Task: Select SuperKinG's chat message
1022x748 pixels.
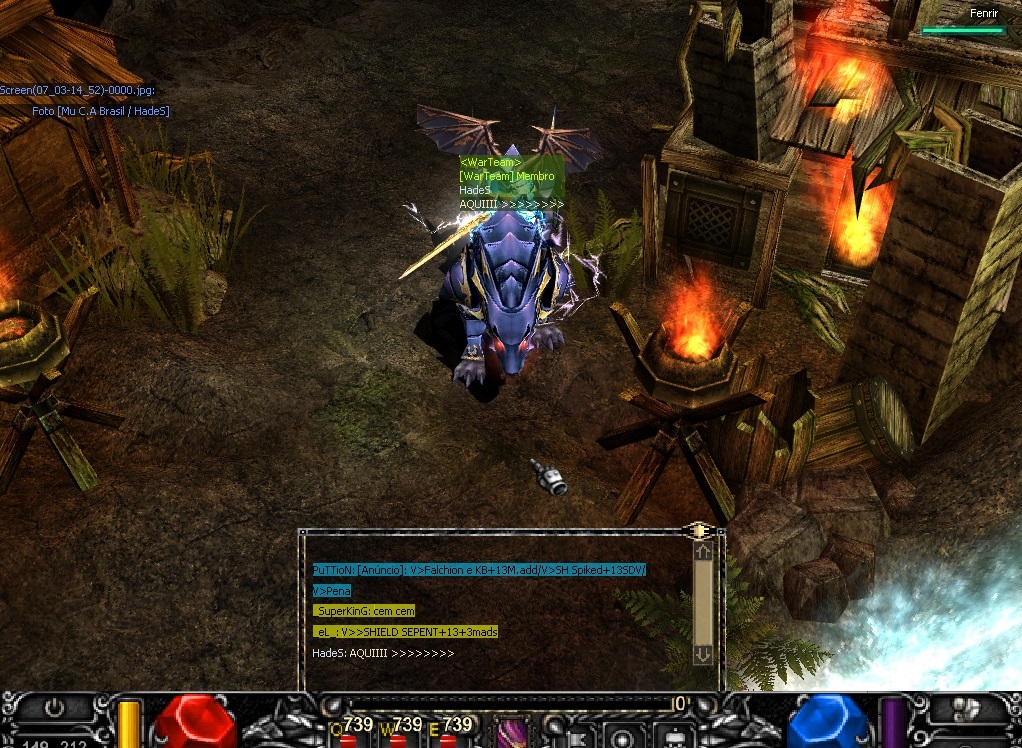Action: pyautogui.click(x=364, y=611)
